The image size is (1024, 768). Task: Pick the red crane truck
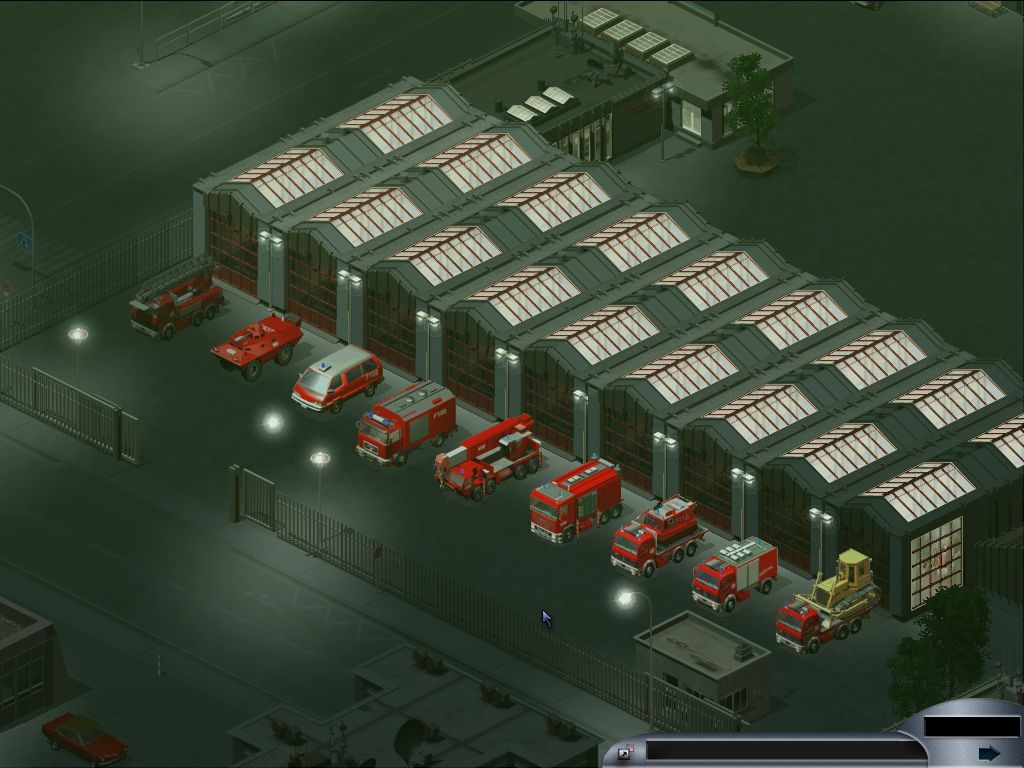(488, 457)
